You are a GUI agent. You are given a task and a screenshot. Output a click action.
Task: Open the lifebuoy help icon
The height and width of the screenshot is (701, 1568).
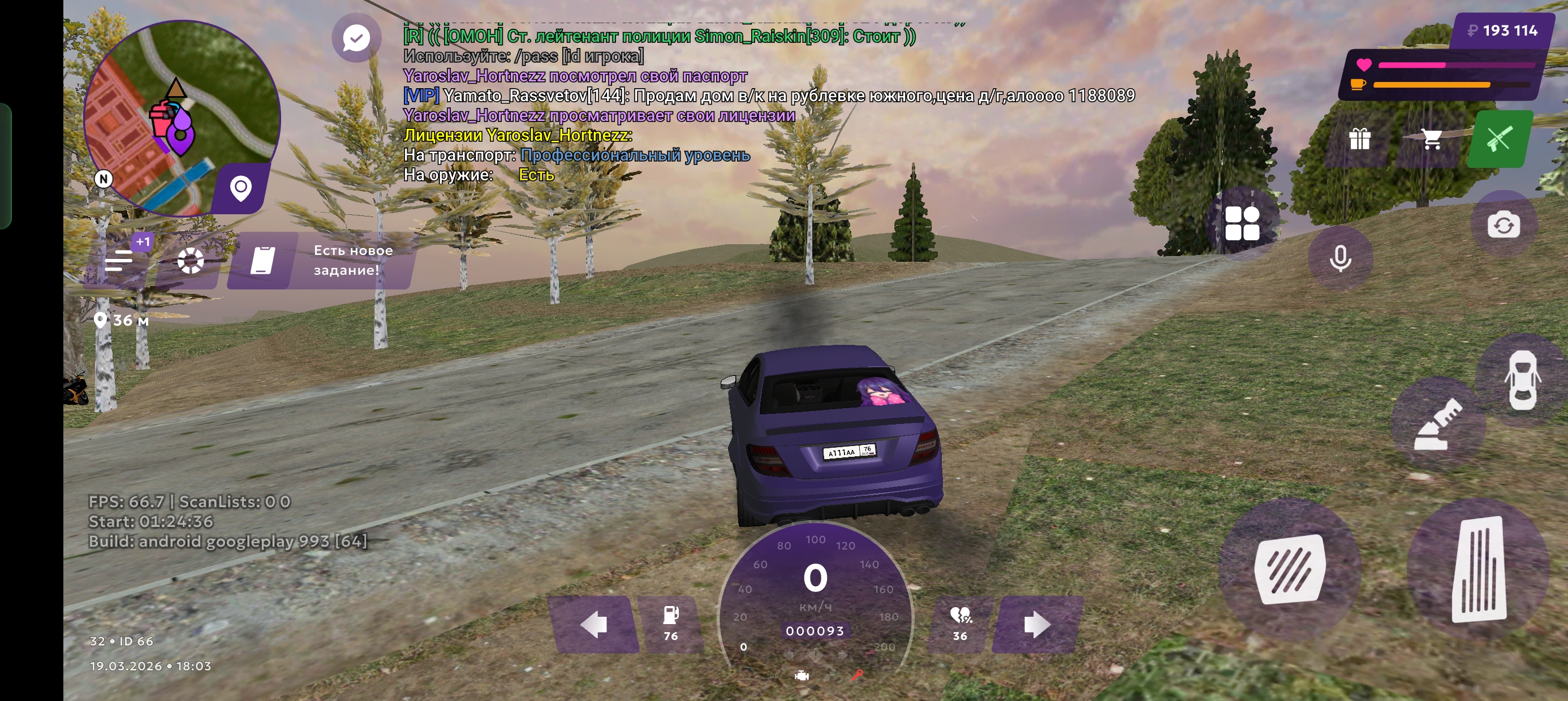191,261
